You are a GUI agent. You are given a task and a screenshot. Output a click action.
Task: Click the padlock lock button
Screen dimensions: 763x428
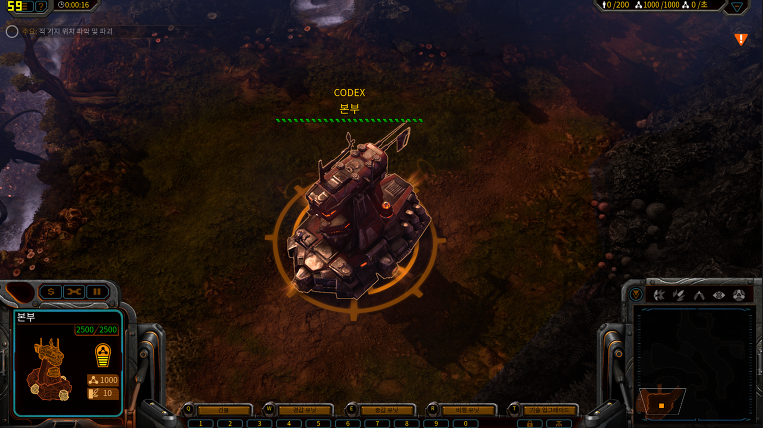tap(529, 423)
